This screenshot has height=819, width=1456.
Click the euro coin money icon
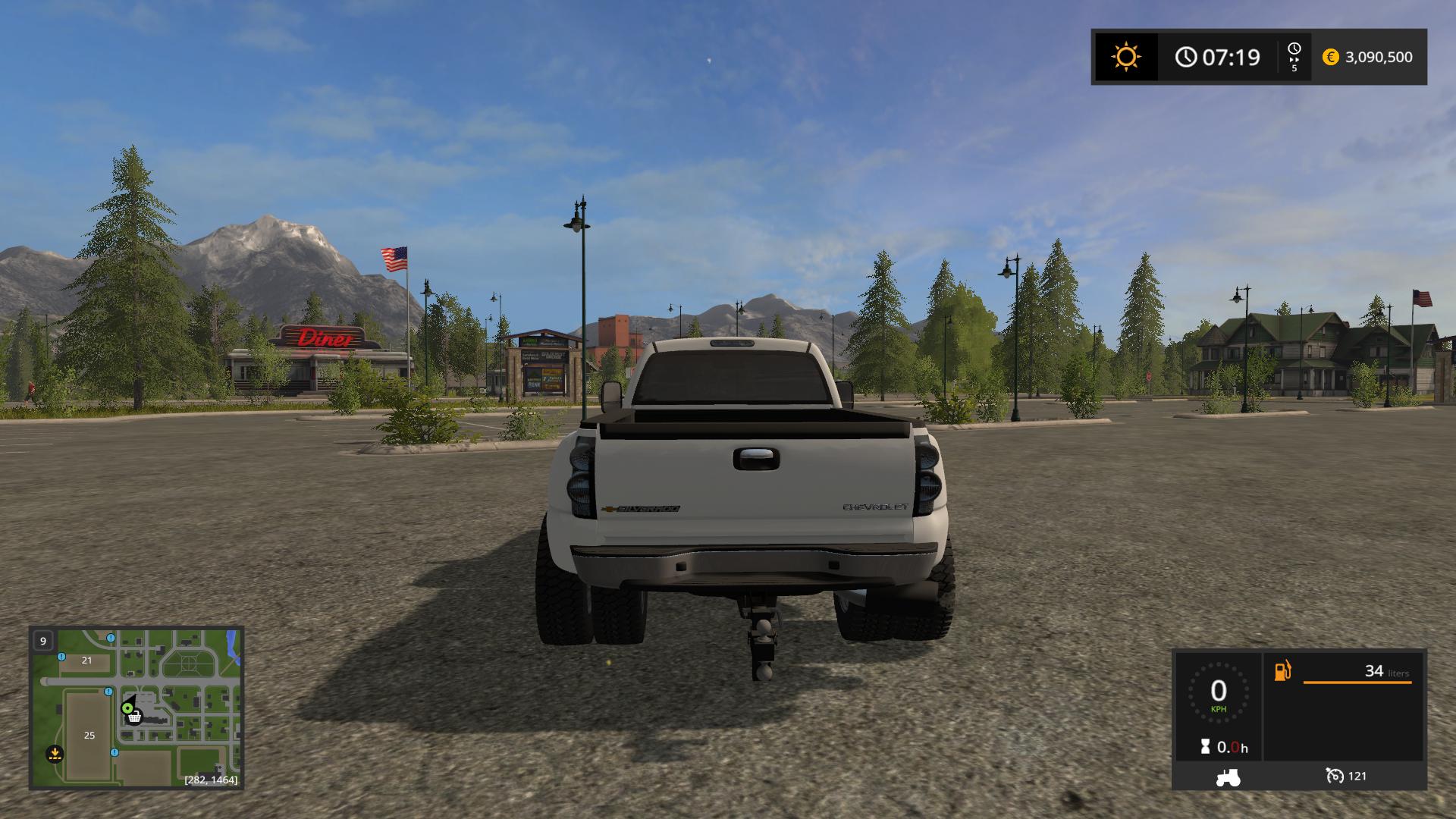click(x=1330, y=57)
